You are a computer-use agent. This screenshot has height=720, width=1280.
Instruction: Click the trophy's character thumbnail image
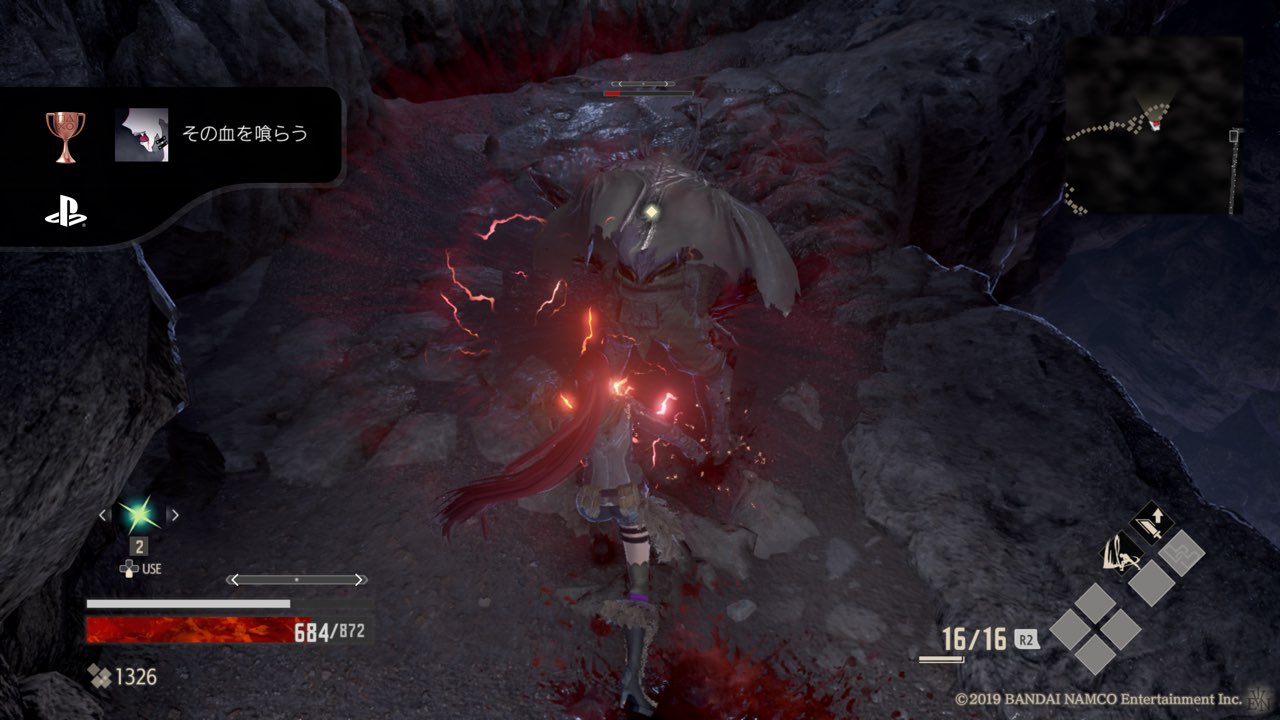(x=141, y=135)
